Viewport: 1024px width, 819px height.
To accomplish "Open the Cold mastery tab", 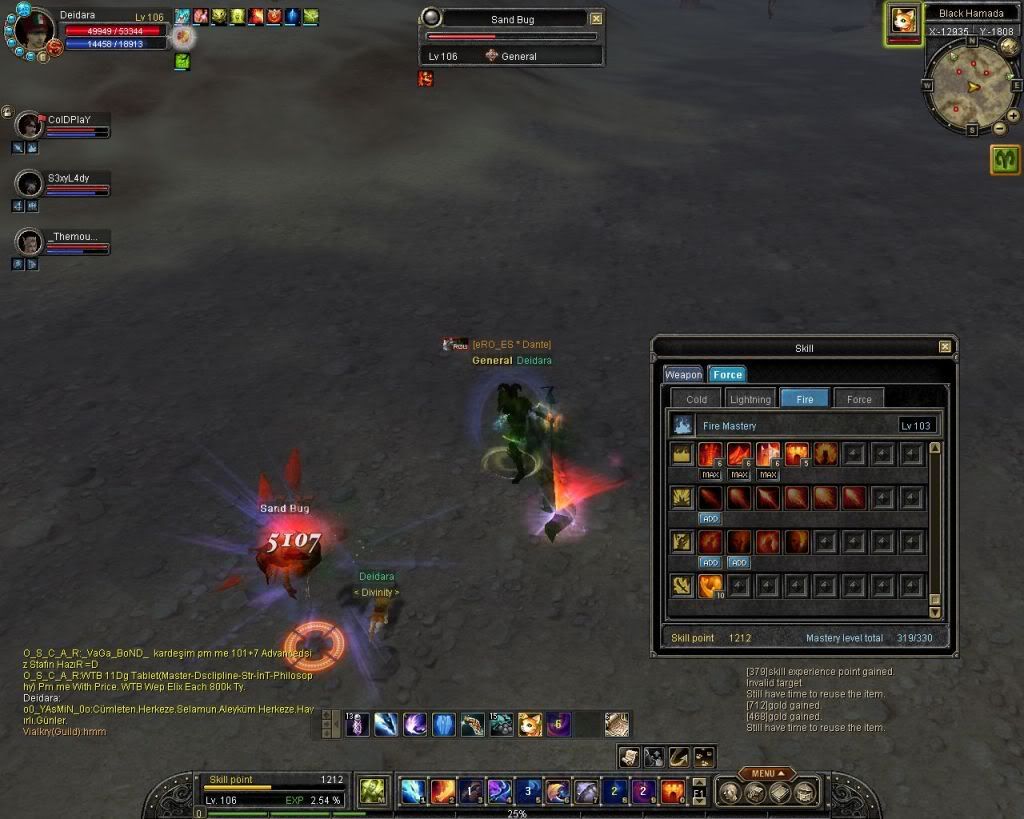I will pyautogui.click(x=697, y=399).
